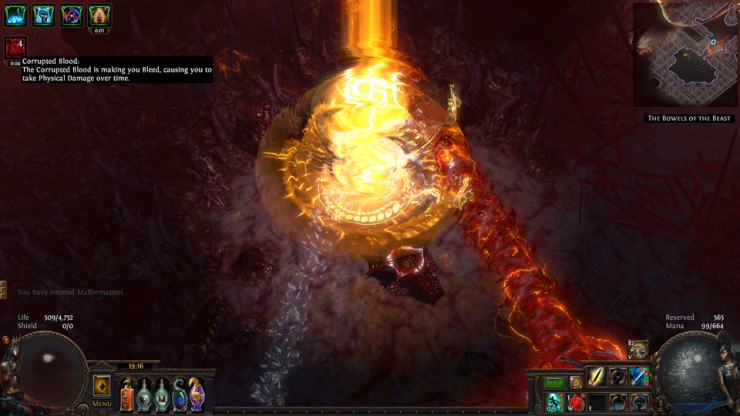Activate the green running figure skill
Screen dimensions: 740x416
coord(554,402)
